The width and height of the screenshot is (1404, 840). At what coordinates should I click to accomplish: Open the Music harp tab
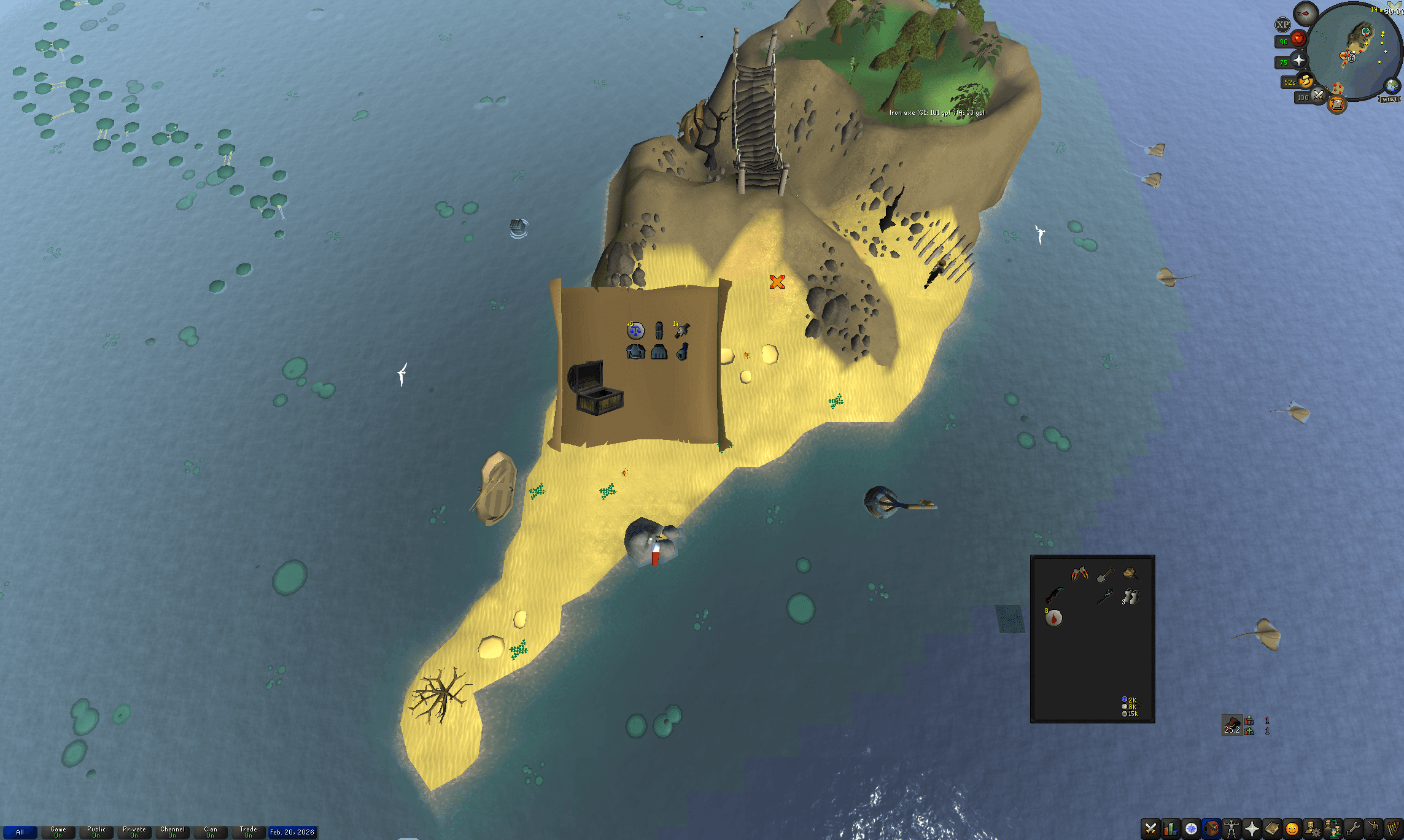1392,828
